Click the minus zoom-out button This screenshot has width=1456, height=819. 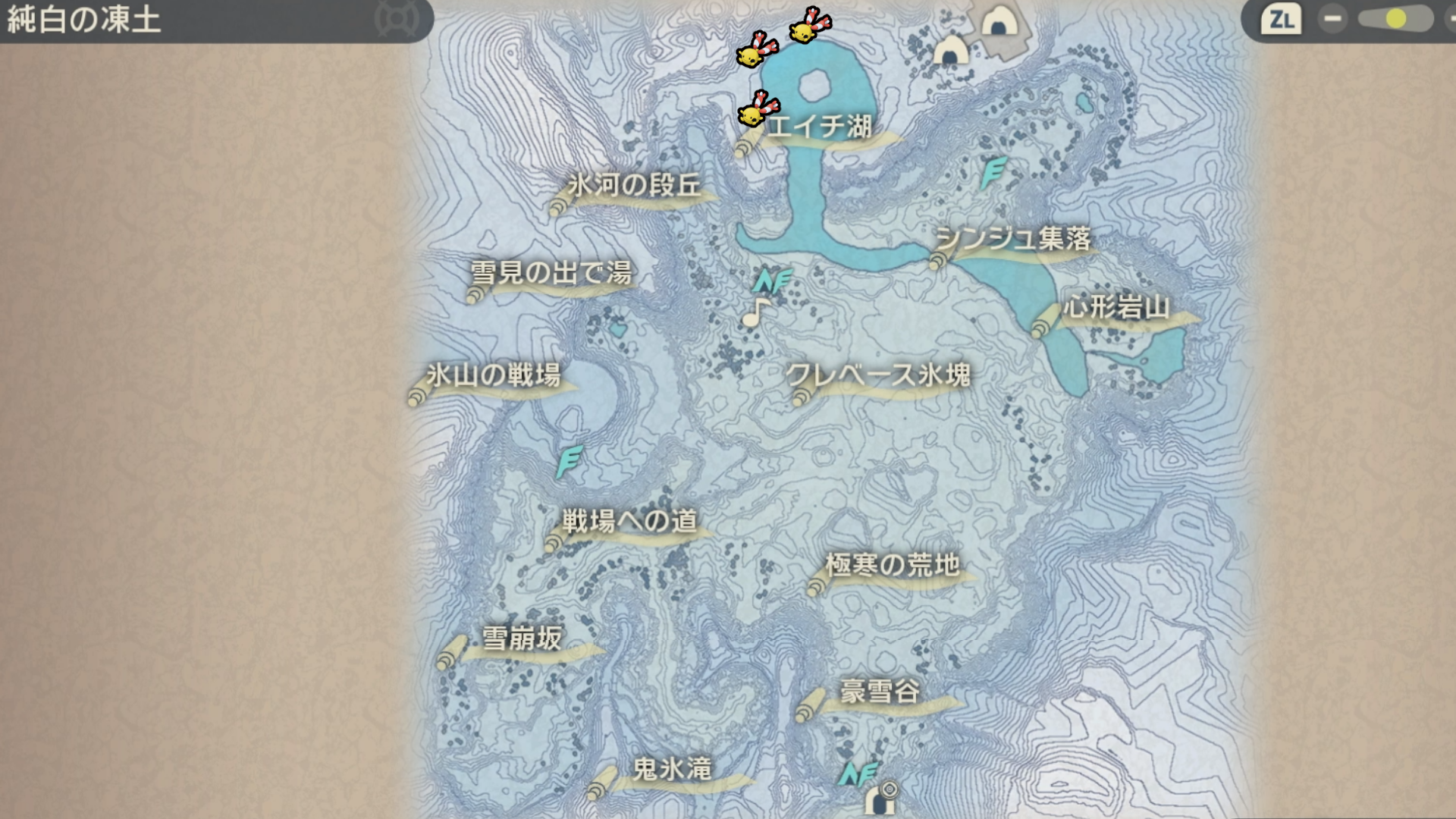pos(1332,19)
